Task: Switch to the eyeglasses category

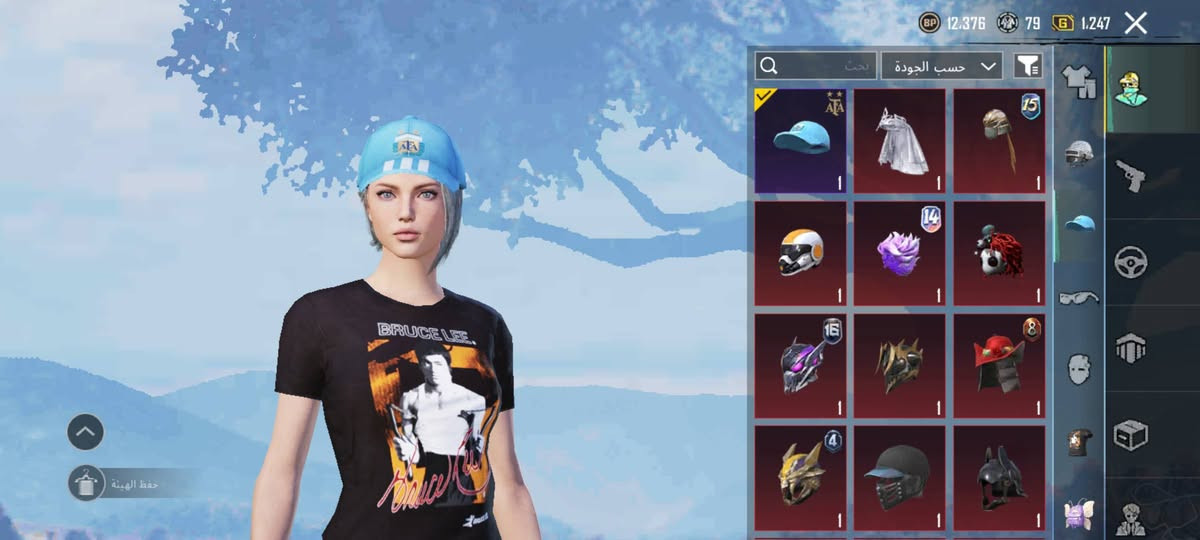Action: (1079, 296)
